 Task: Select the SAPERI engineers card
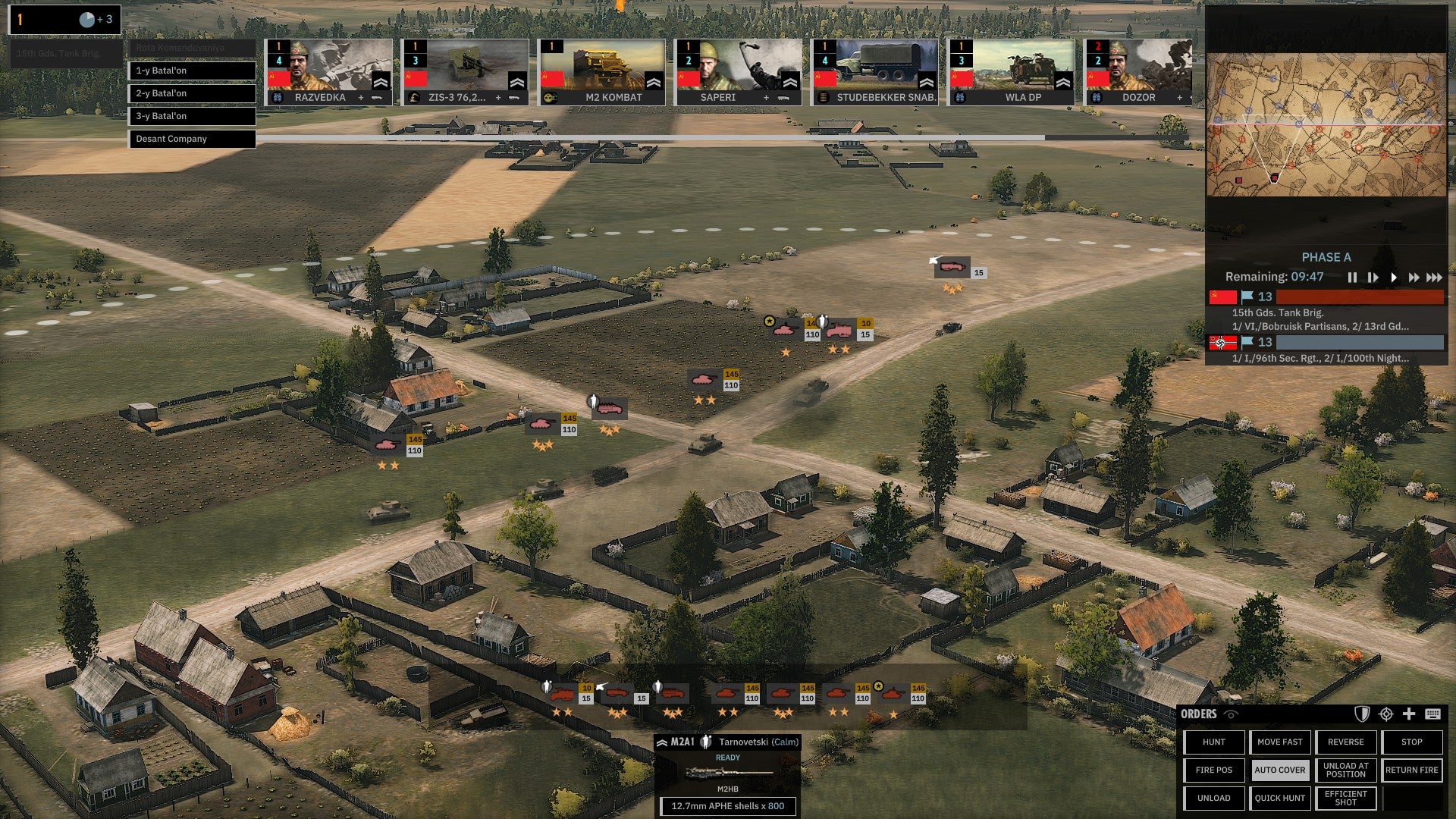[x=738, y=72]
